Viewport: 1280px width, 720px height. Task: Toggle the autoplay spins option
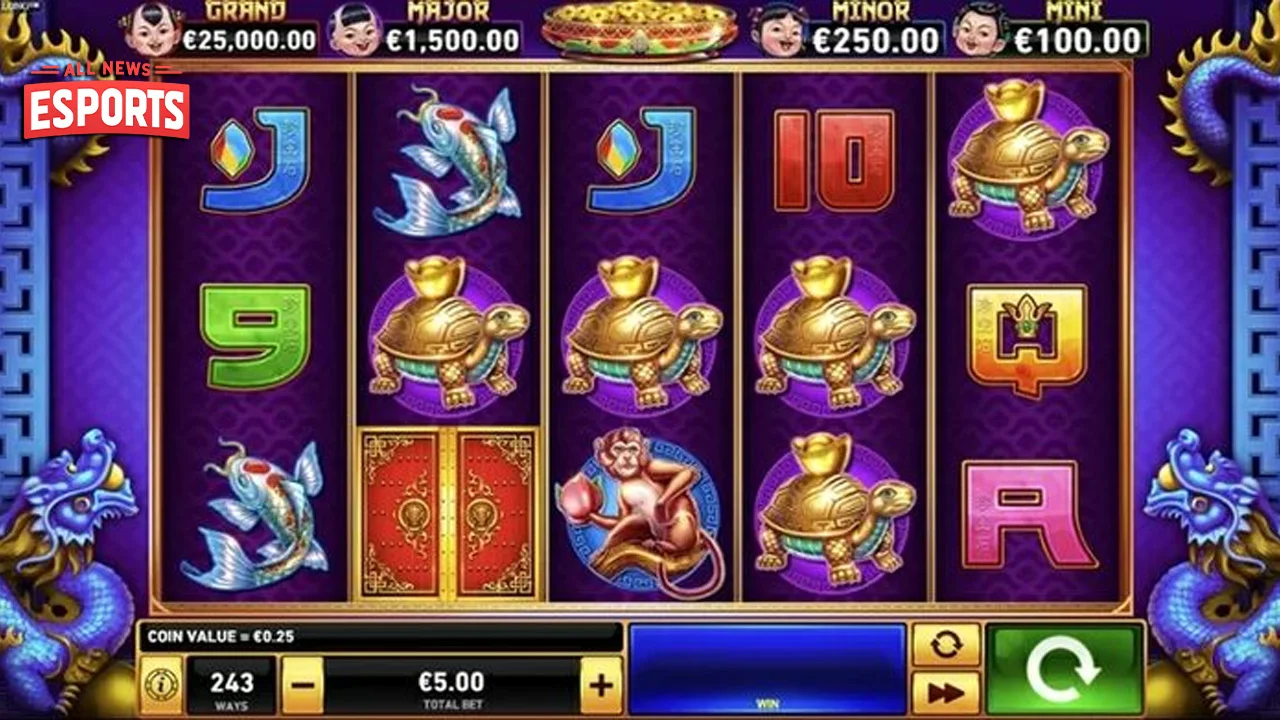point(945,644)
